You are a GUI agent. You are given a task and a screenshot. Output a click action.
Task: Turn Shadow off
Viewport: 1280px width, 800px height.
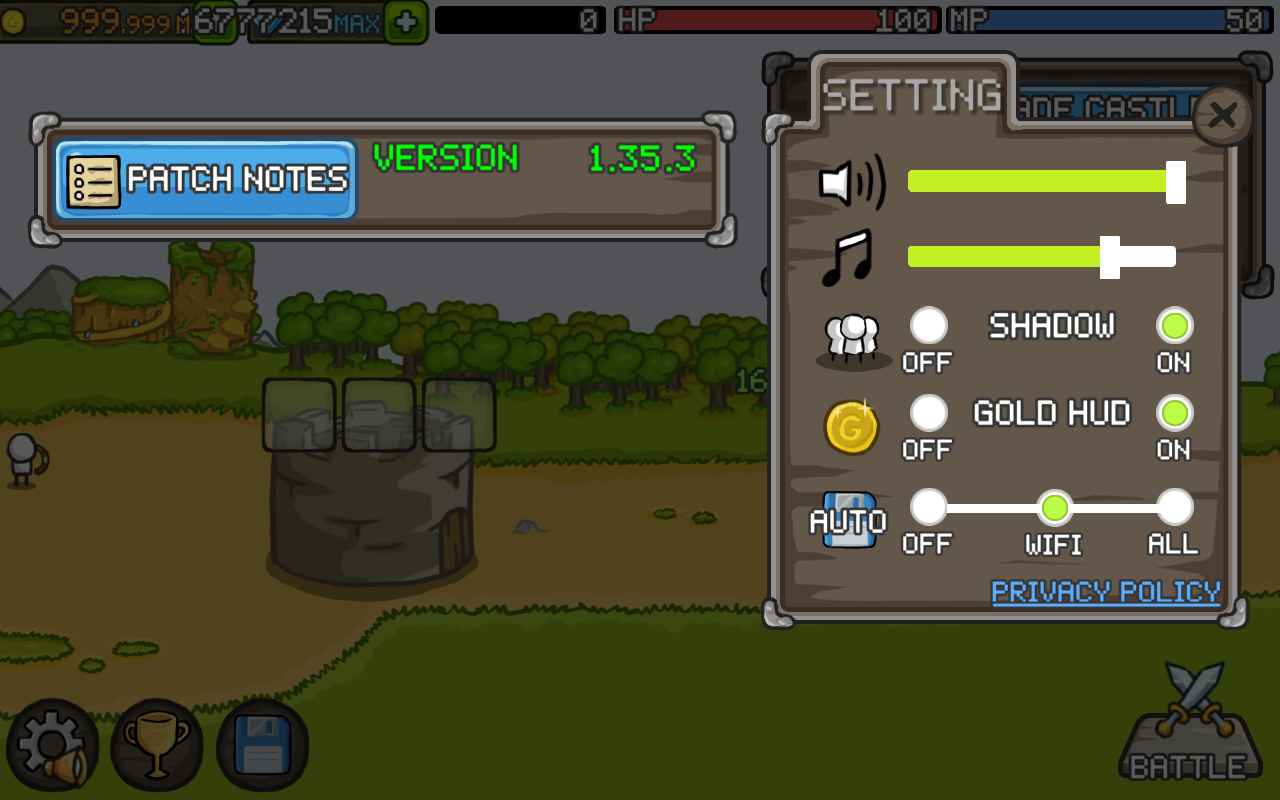(x=929, y=326)
